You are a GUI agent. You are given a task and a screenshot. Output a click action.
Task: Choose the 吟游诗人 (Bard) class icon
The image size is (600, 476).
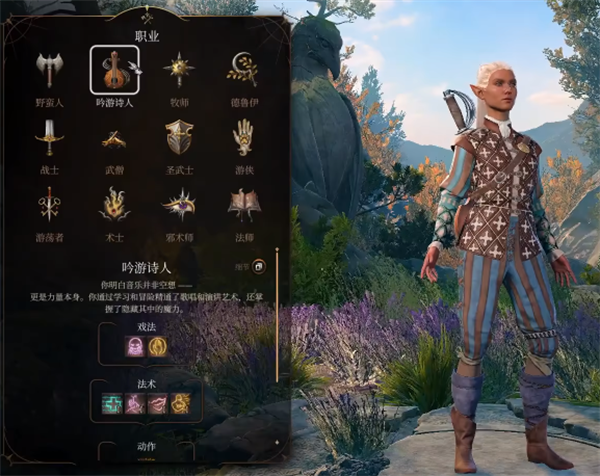point(114,70)
